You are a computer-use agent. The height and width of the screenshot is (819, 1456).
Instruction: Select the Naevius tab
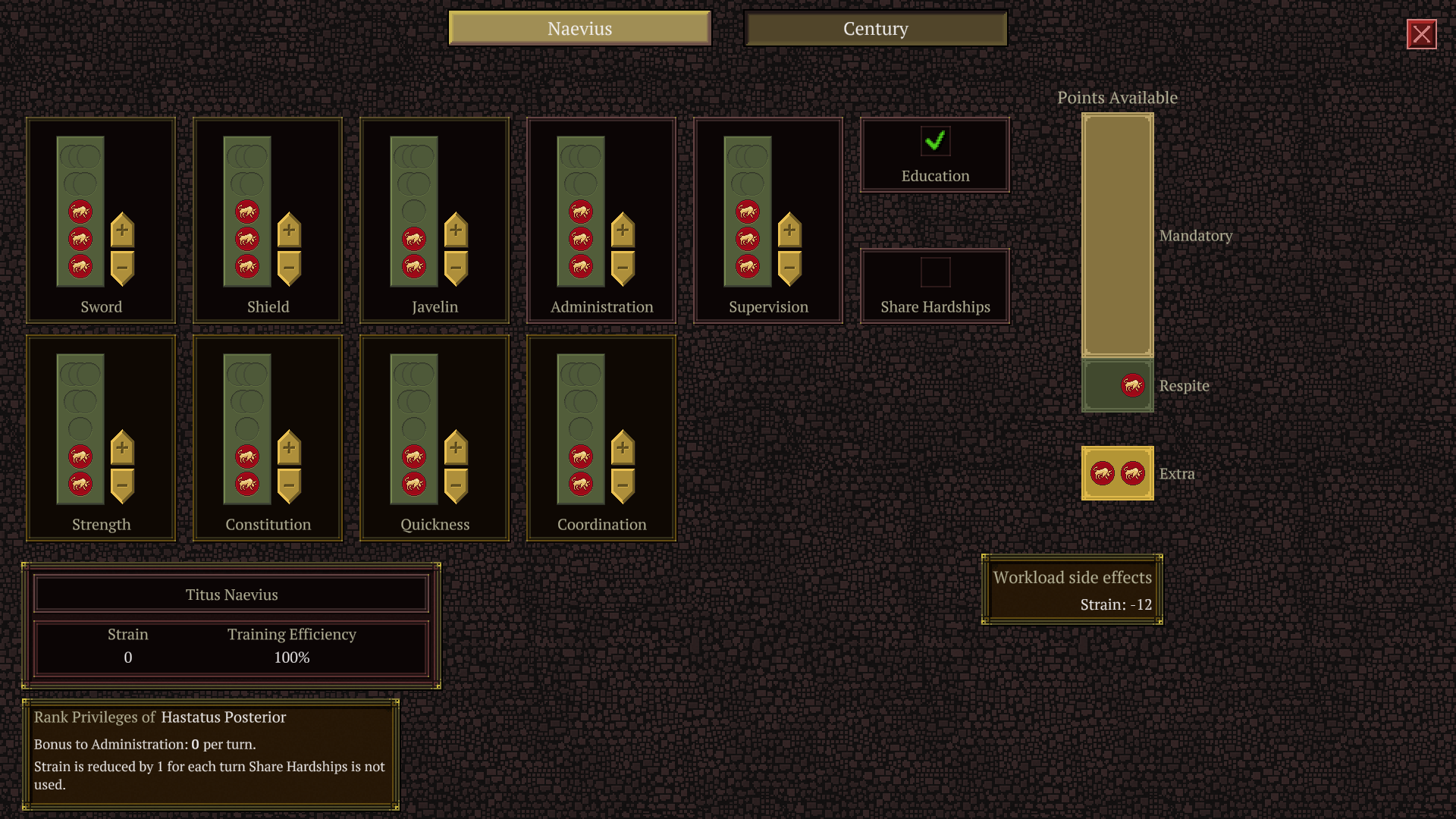tap(580, 29)
